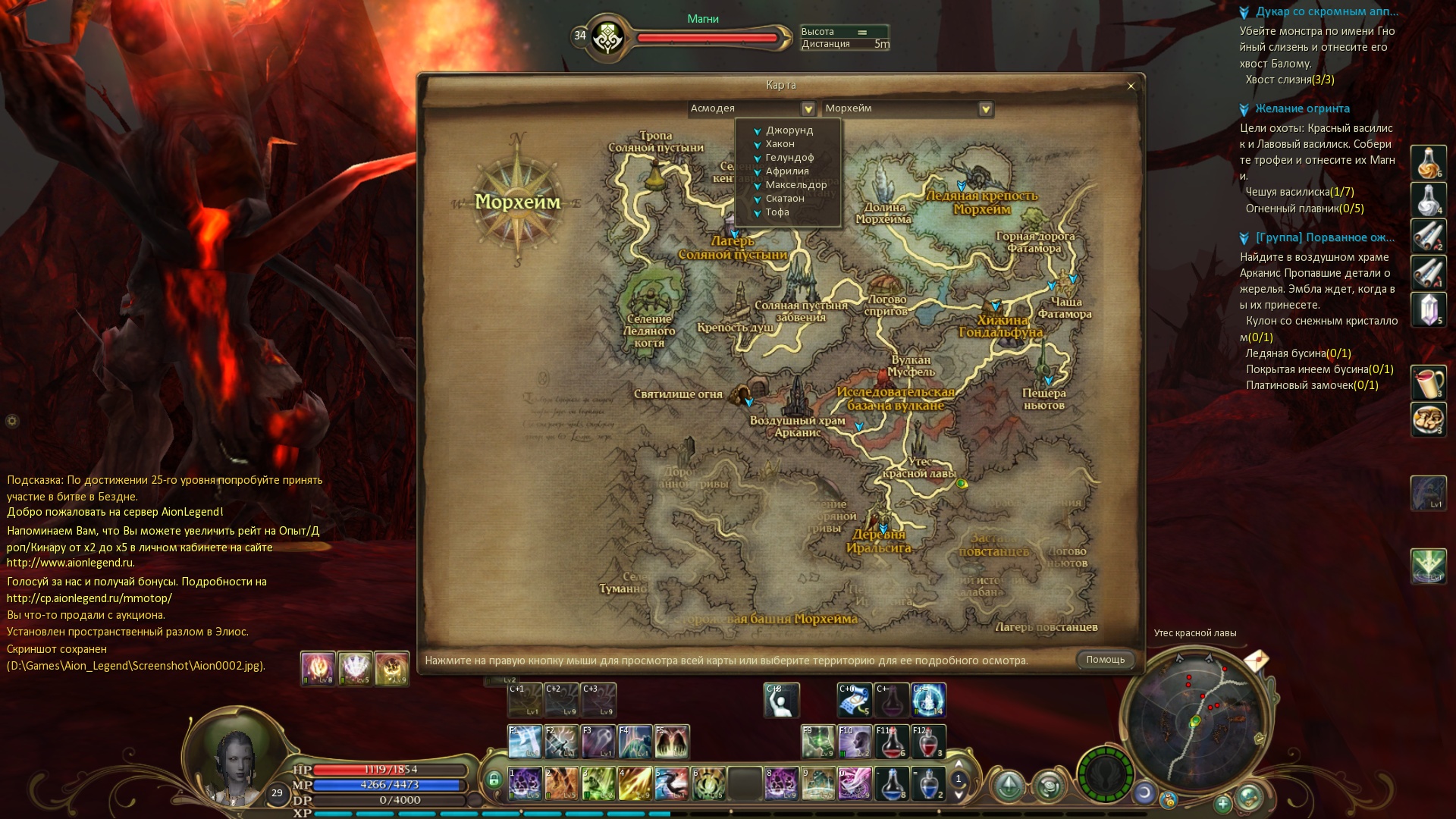
Task: Open the mail envelope icon
Action: point(1256,661)
